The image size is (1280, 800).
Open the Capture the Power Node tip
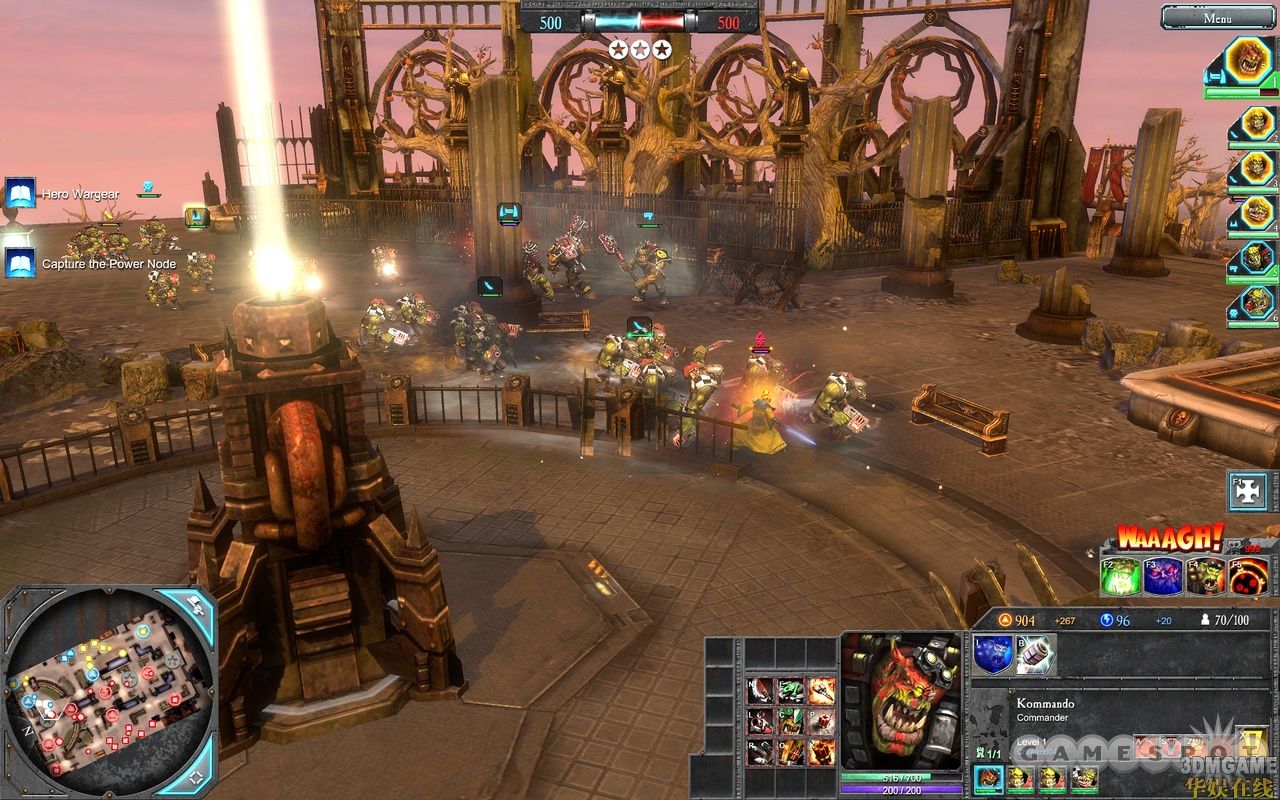pos(20,264)
